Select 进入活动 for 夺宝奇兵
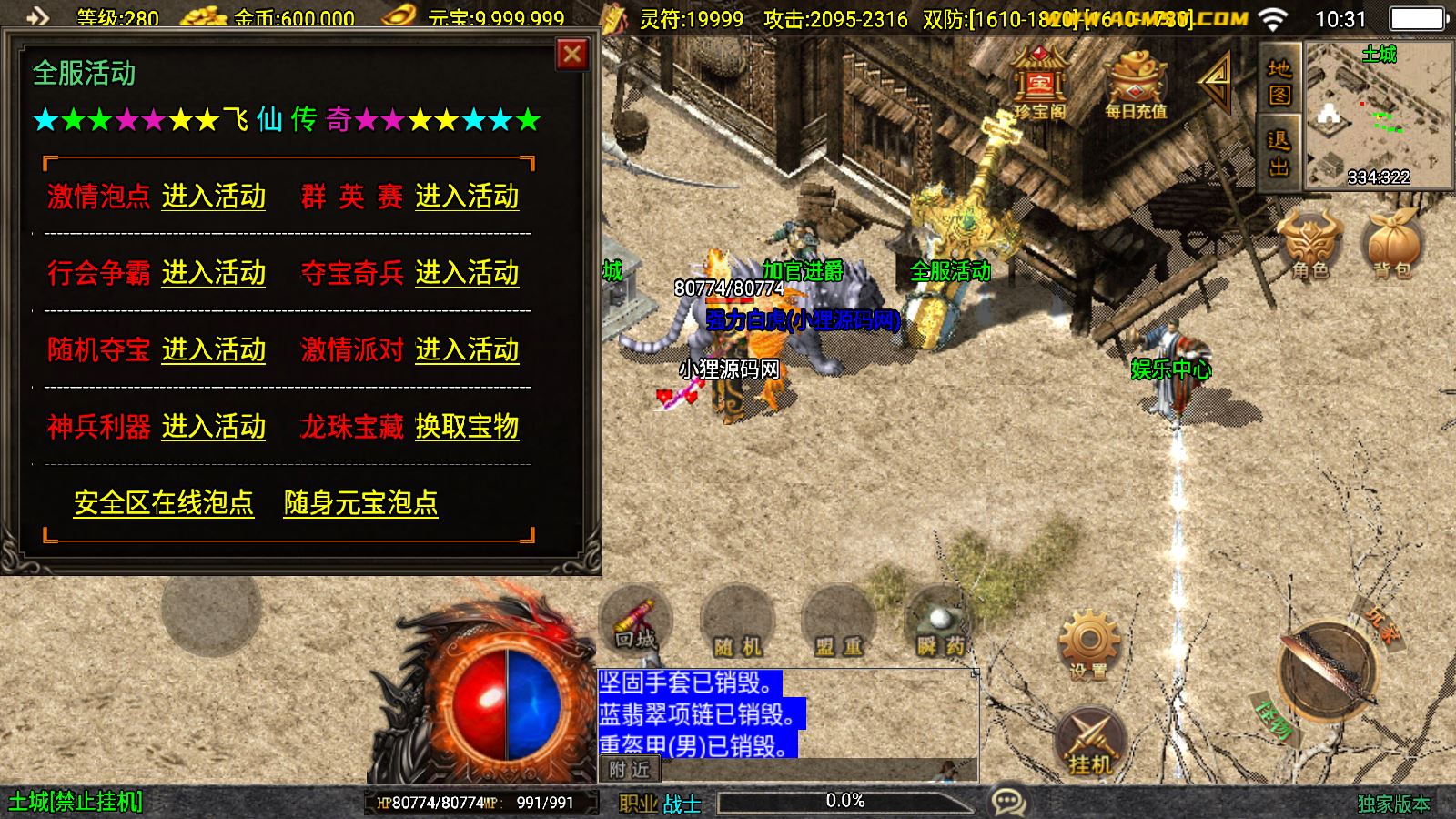Viewport: 1456px width, 819px height. pos(467,273)
